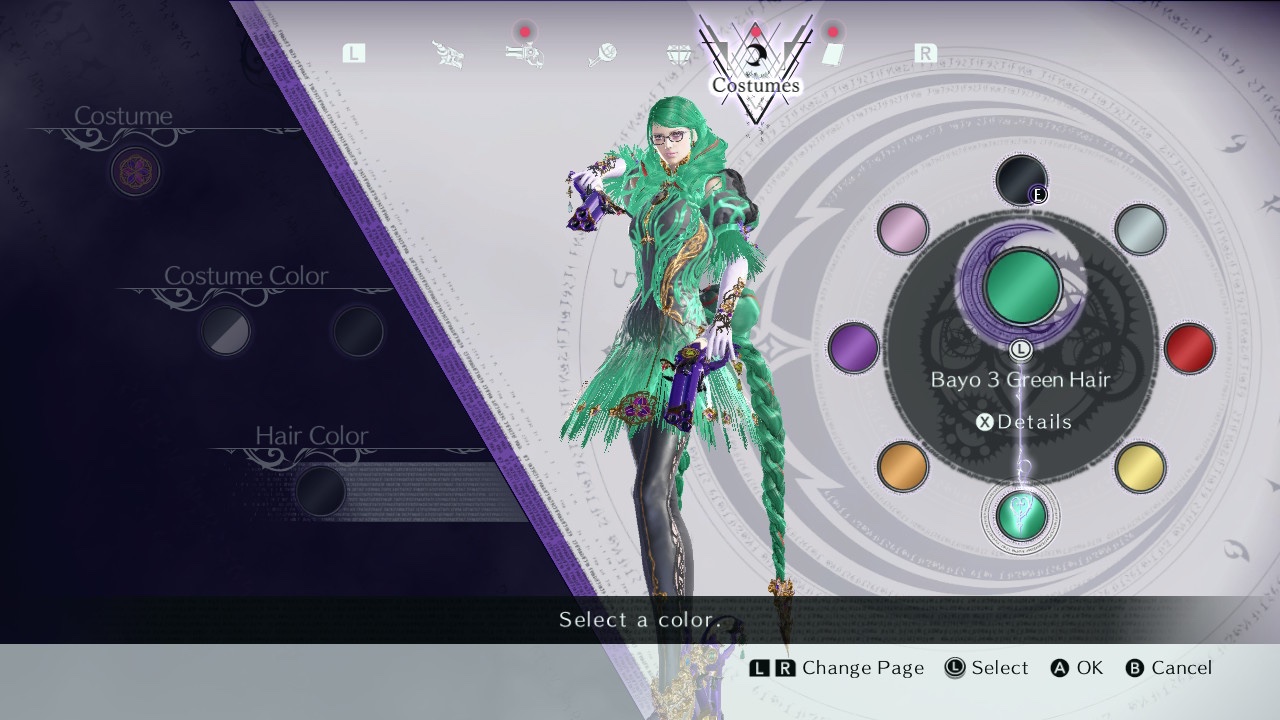The image size is (1280, 720).
Task: Cancel the color selection
Action: (1168, 668)
